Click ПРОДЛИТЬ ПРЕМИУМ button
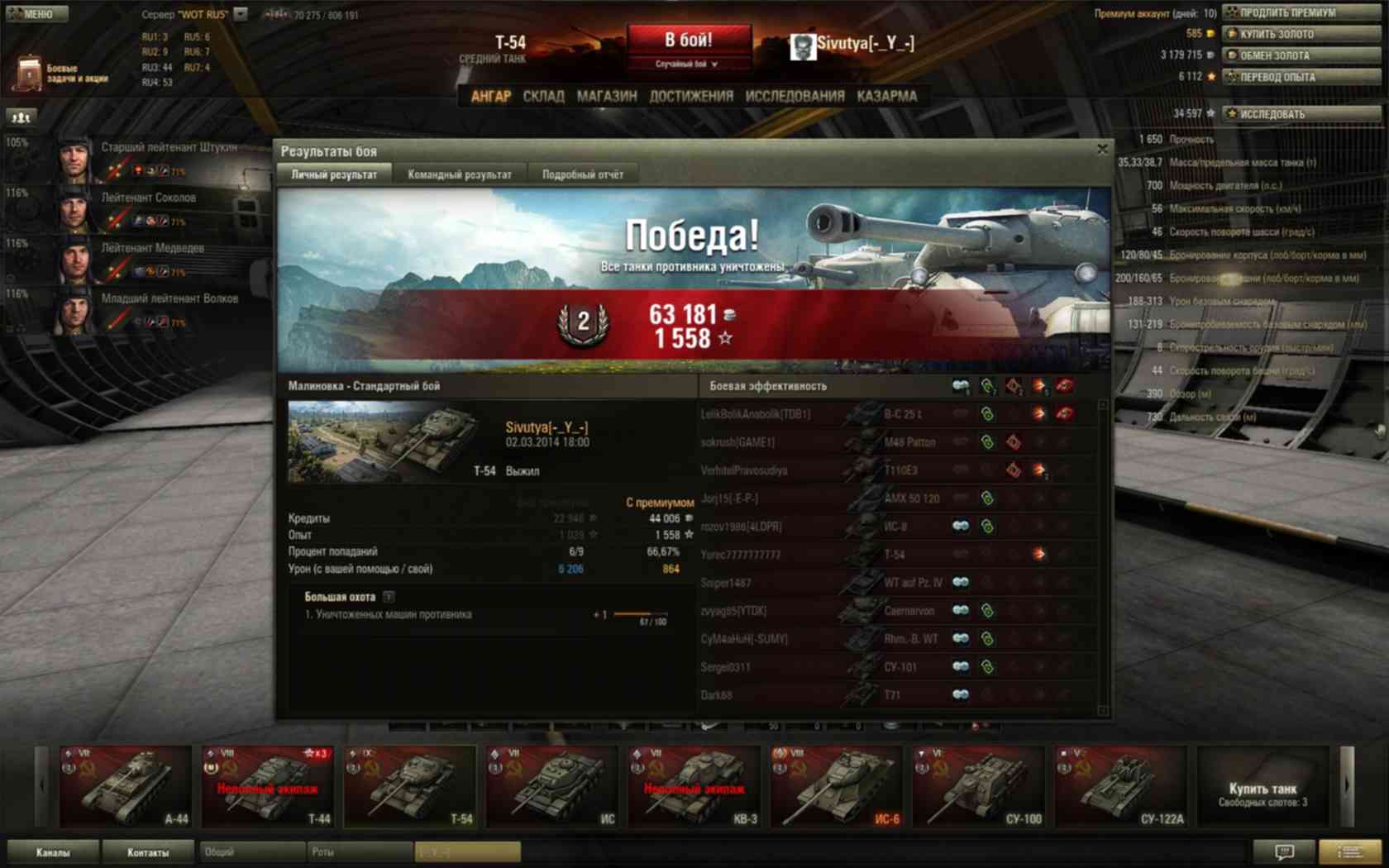 pyautogui.click(x=1301, y=12)
